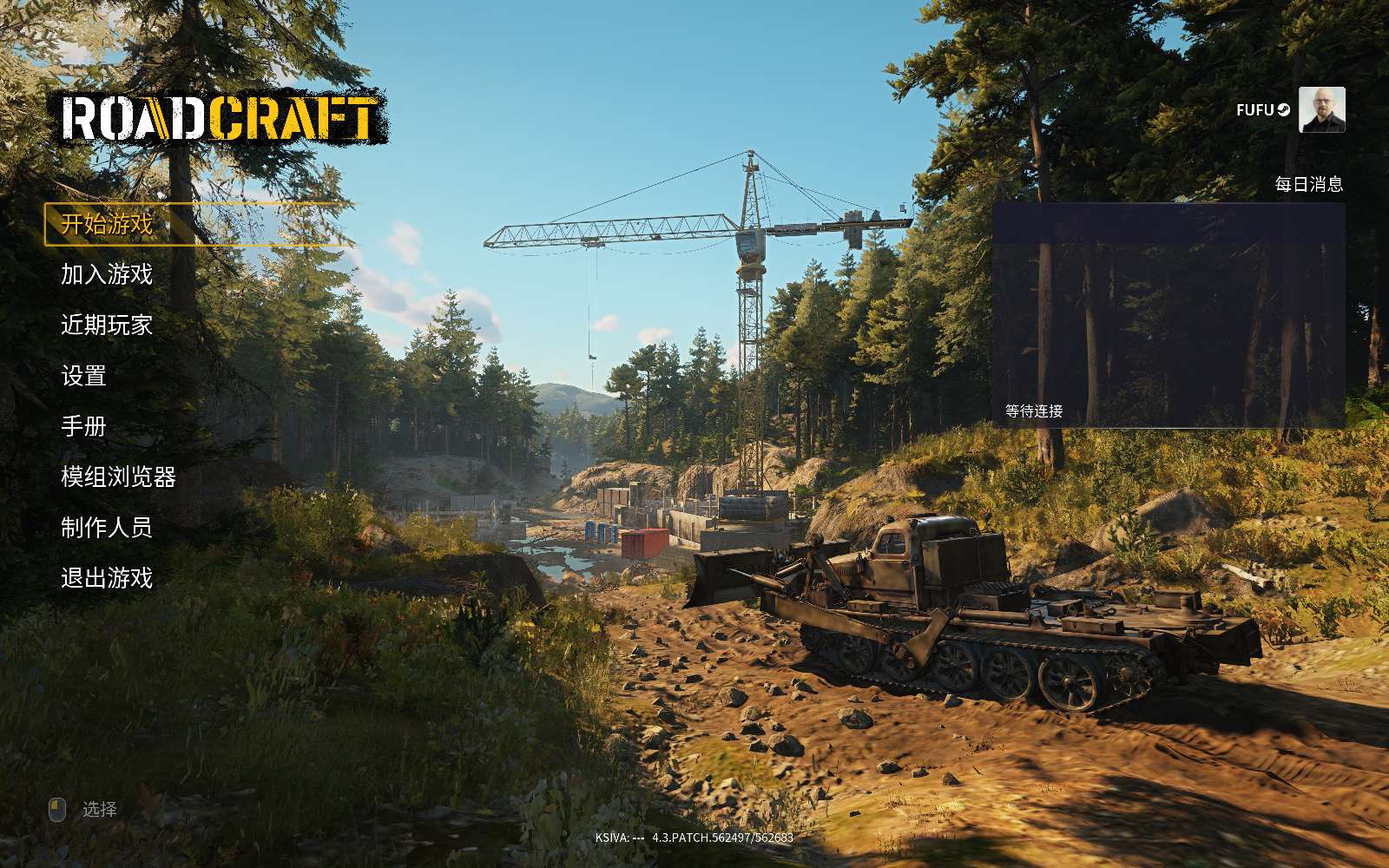The image size is (1389, 868).
Task: Open the 每日消息 daily news panel
Action: coord(1168,315)
